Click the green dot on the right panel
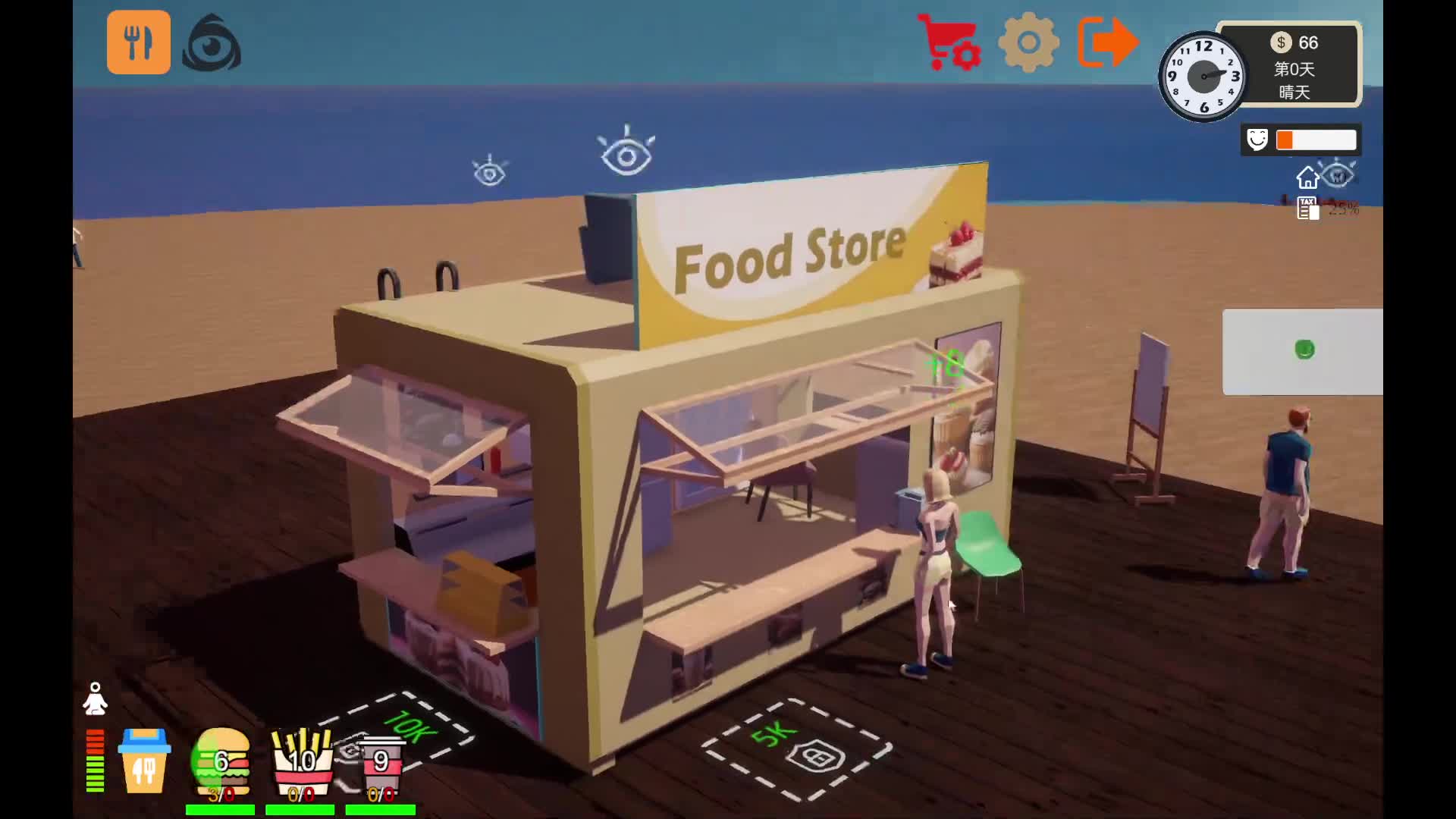Image resolution: width=1456 pixels, height=819 pixels. (1304, 349)
